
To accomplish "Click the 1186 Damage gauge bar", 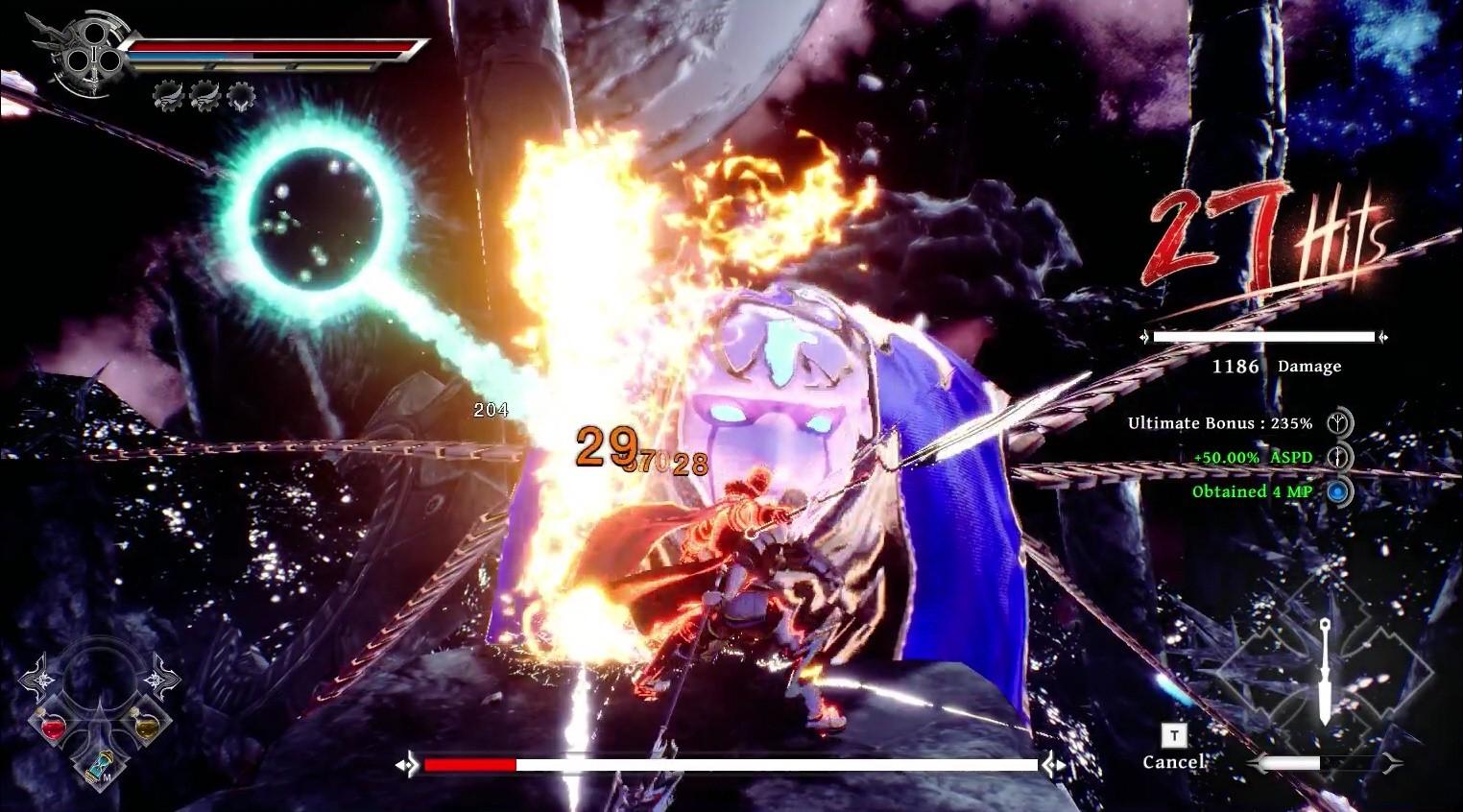I will coord(1262,337).
